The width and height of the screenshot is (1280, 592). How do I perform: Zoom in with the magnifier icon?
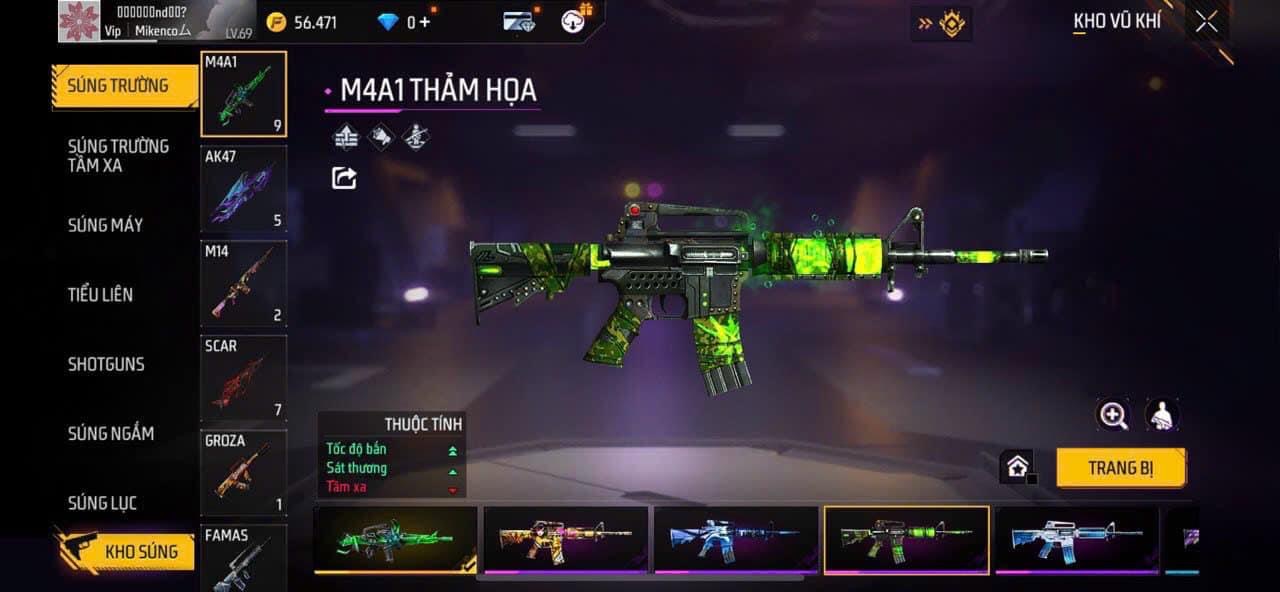click(x=1112, y=415)
